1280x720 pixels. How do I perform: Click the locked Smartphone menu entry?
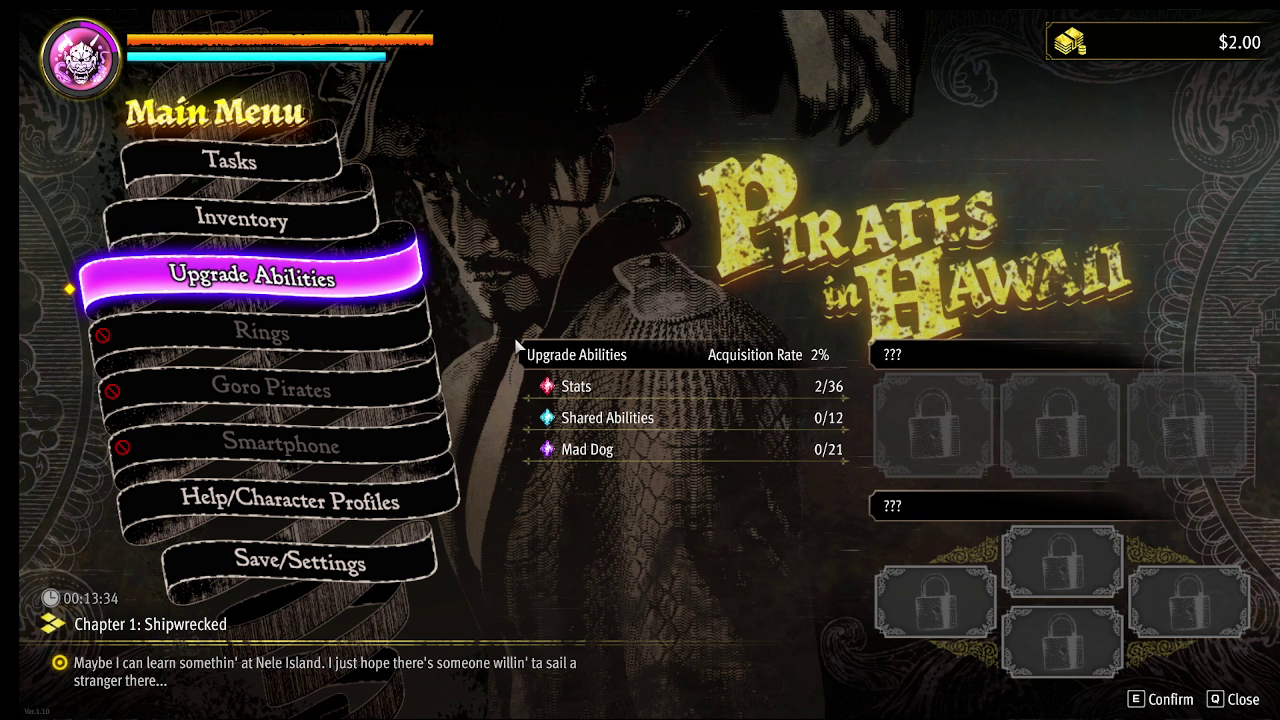point(280,444)
